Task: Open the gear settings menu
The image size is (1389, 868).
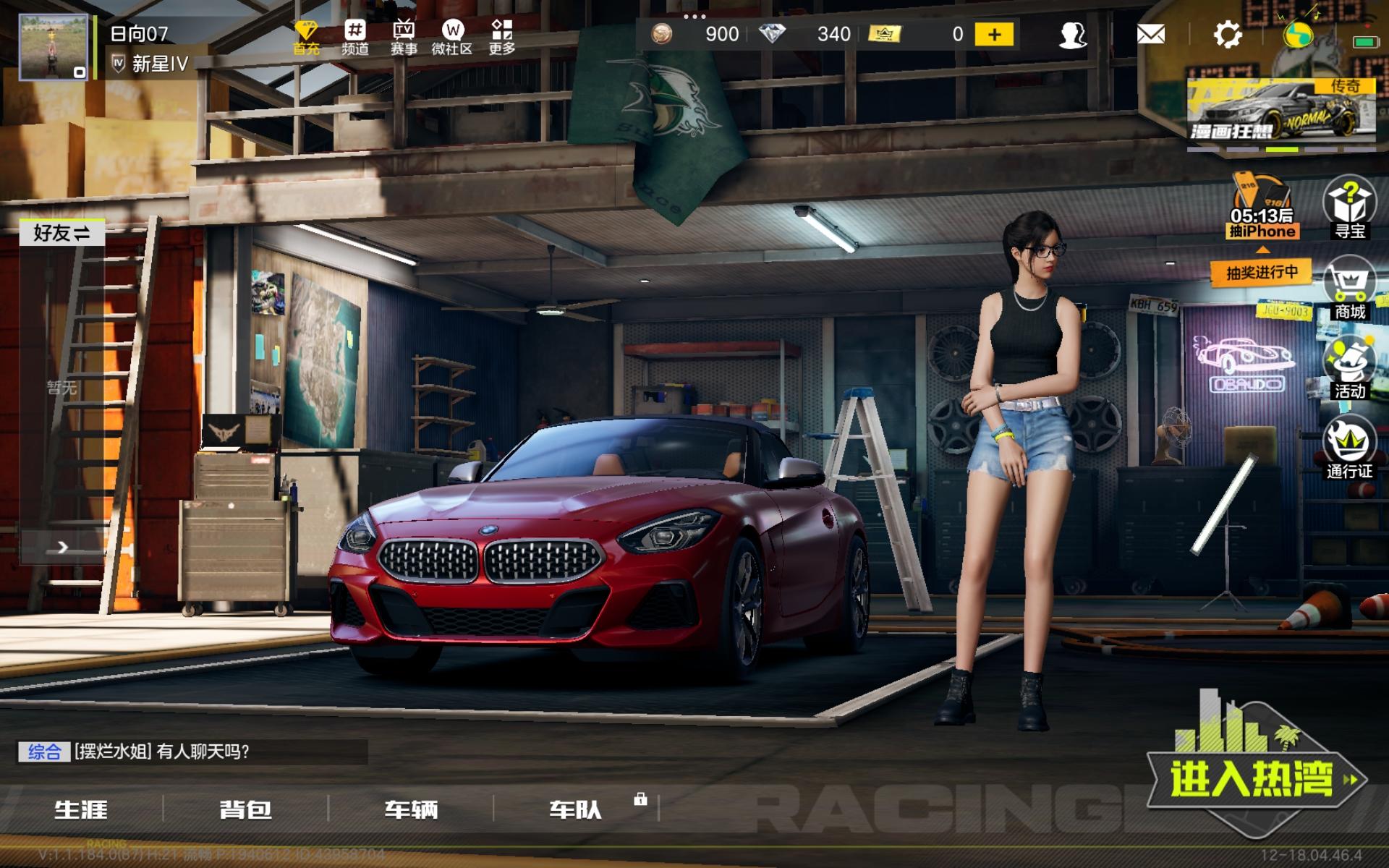Action: tap(1227, 34)
